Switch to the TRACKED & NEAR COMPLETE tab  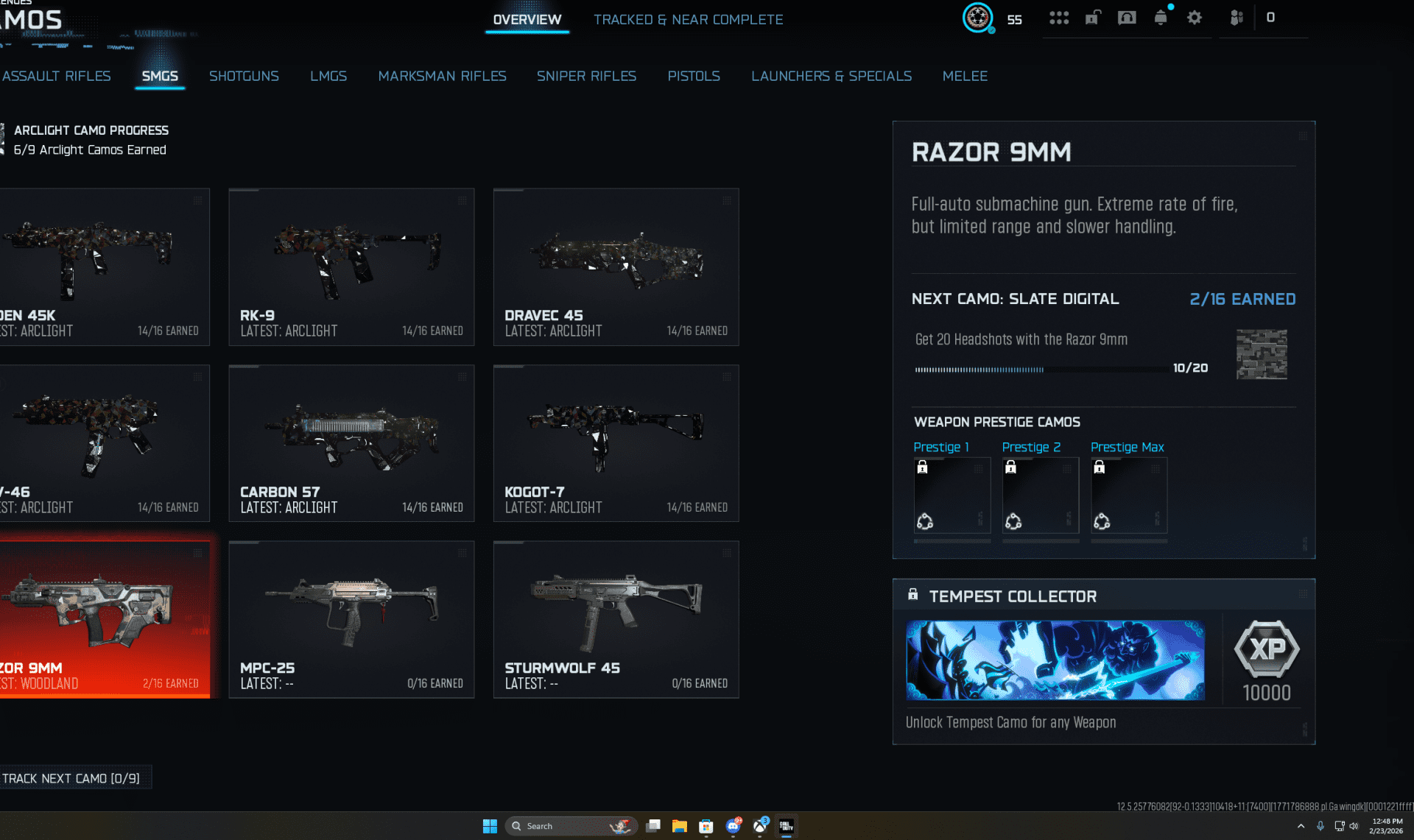(688, 19)
